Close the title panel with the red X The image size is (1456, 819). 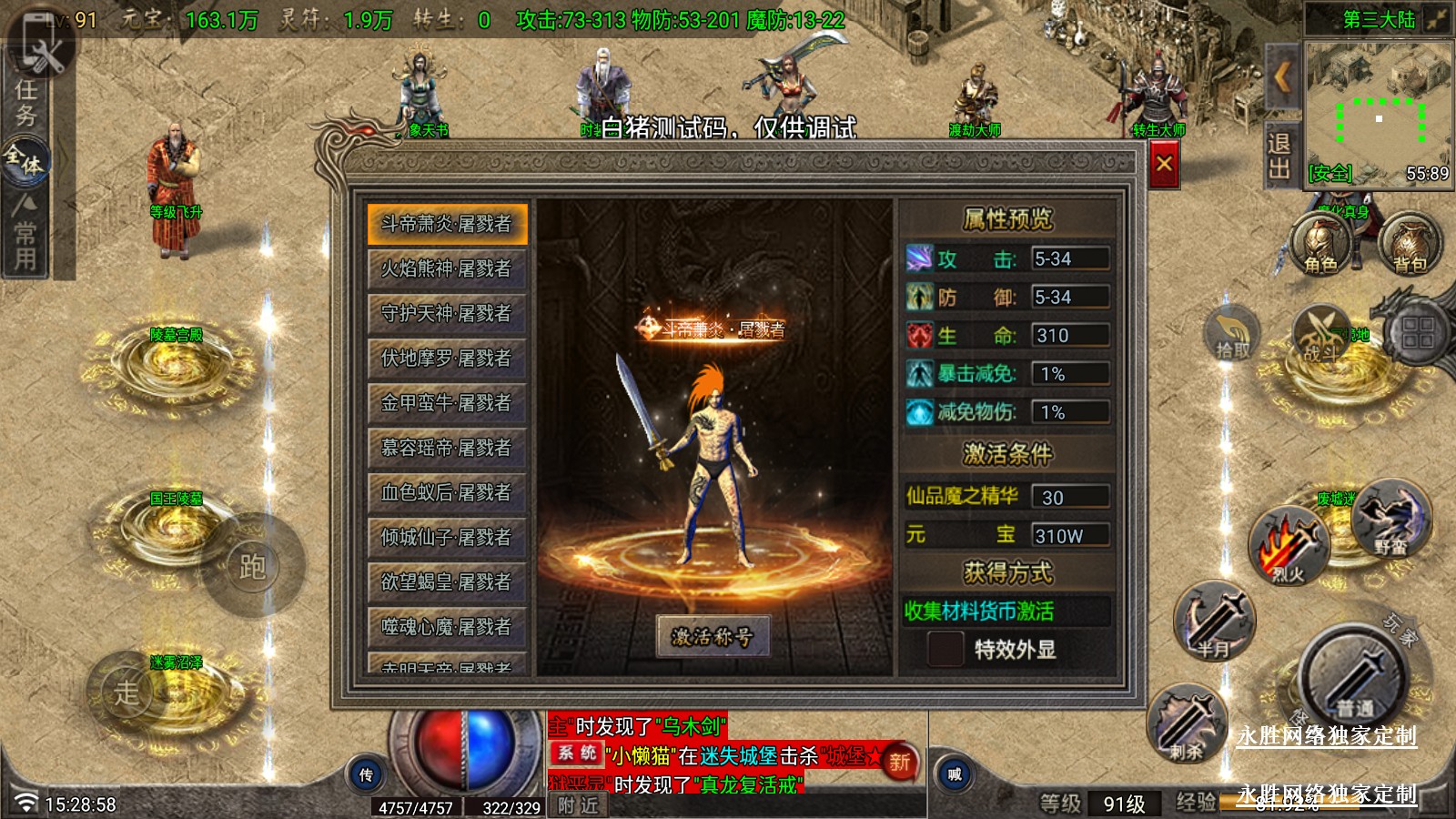click(1164, 165)
